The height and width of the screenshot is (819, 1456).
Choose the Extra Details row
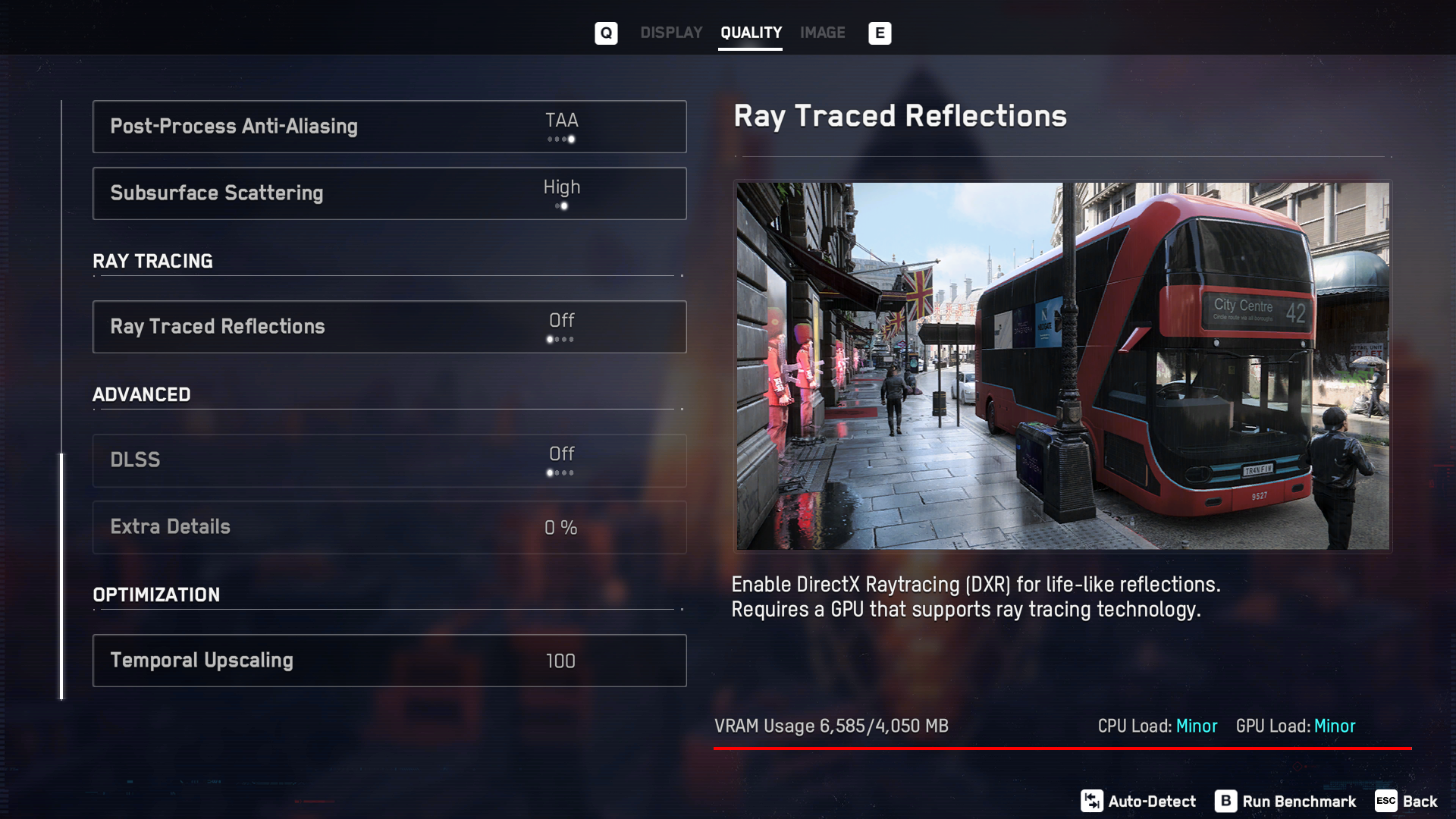(x=389, y=527)
